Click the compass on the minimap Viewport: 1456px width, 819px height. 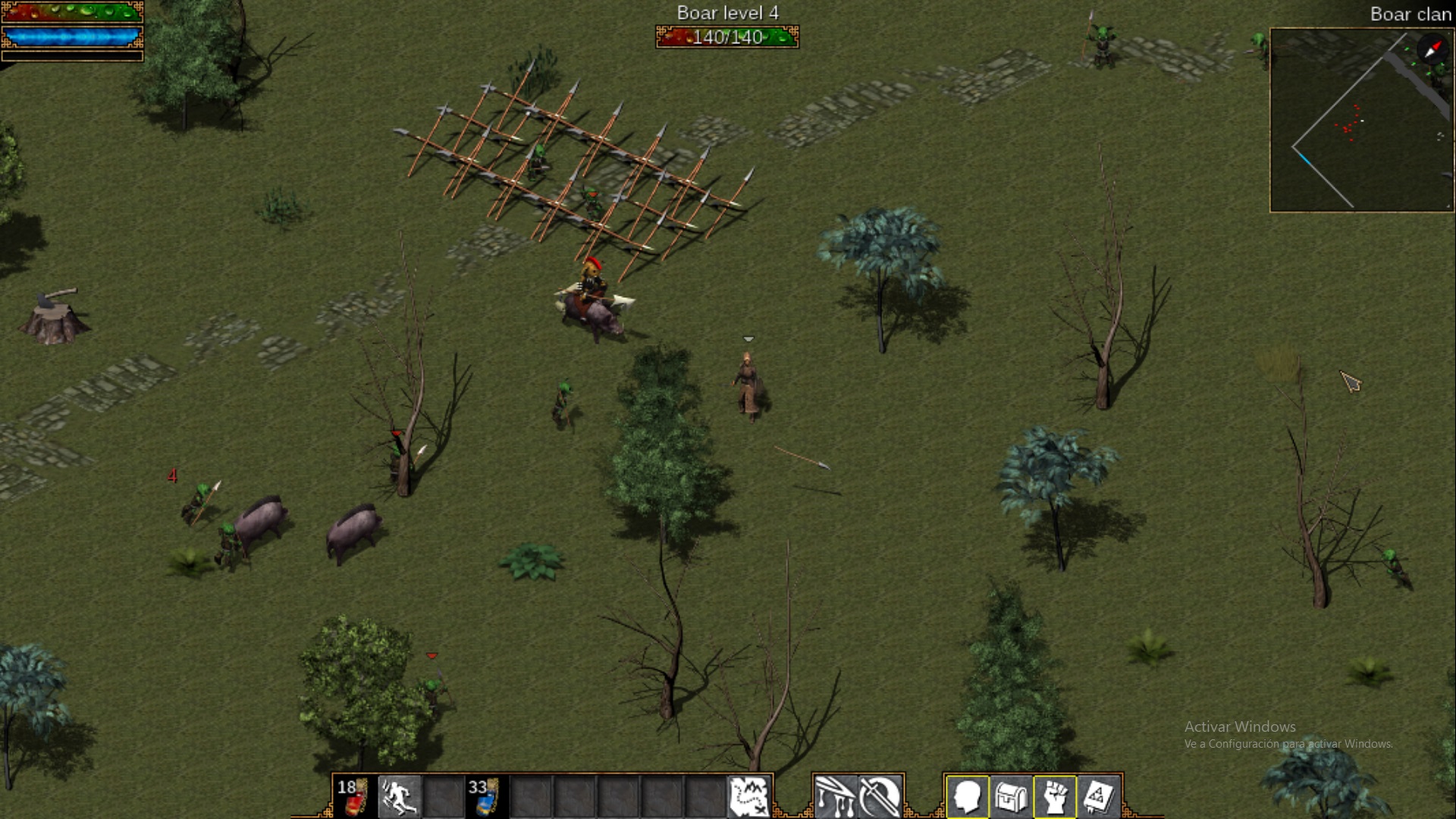[x=1432, y=49]
